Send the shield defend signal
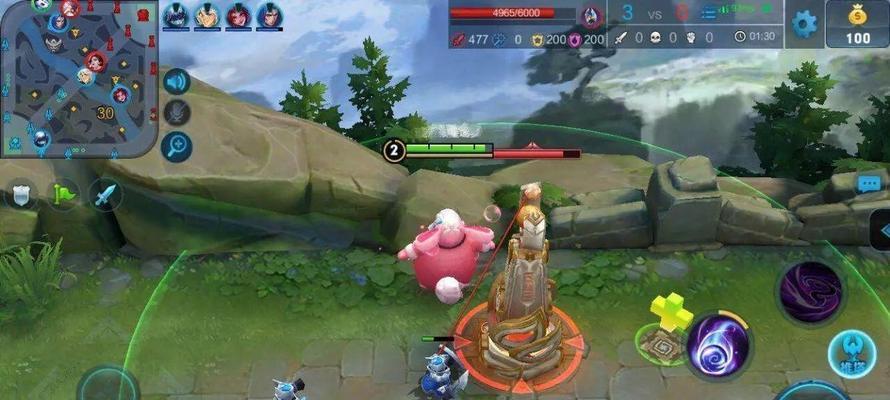This screenshot has width=890, height=400. coord(22,193)
